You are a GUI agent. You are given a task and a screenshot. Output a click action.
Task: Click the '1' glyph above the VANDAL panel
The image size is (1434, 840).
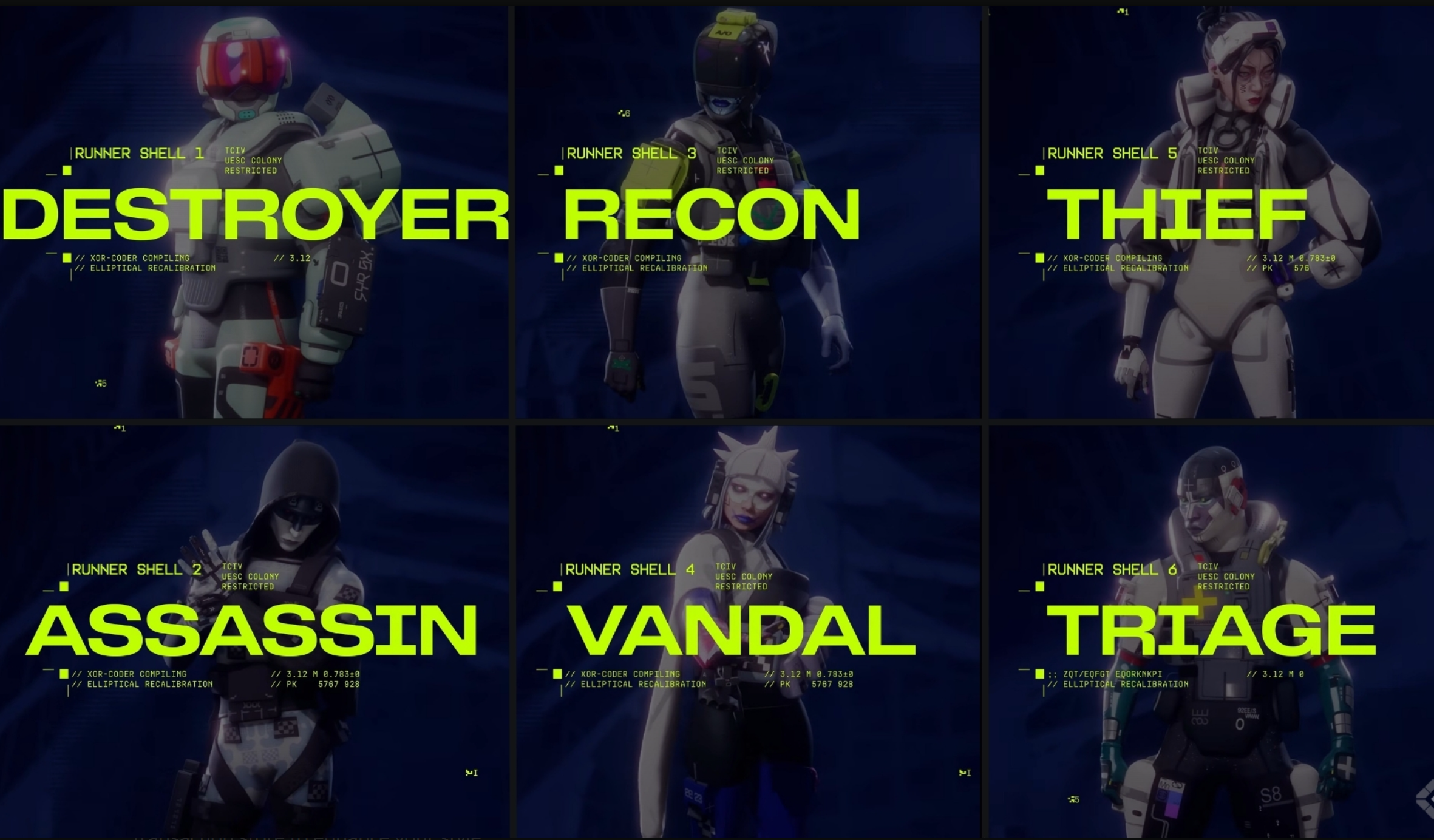coord(614,429)
